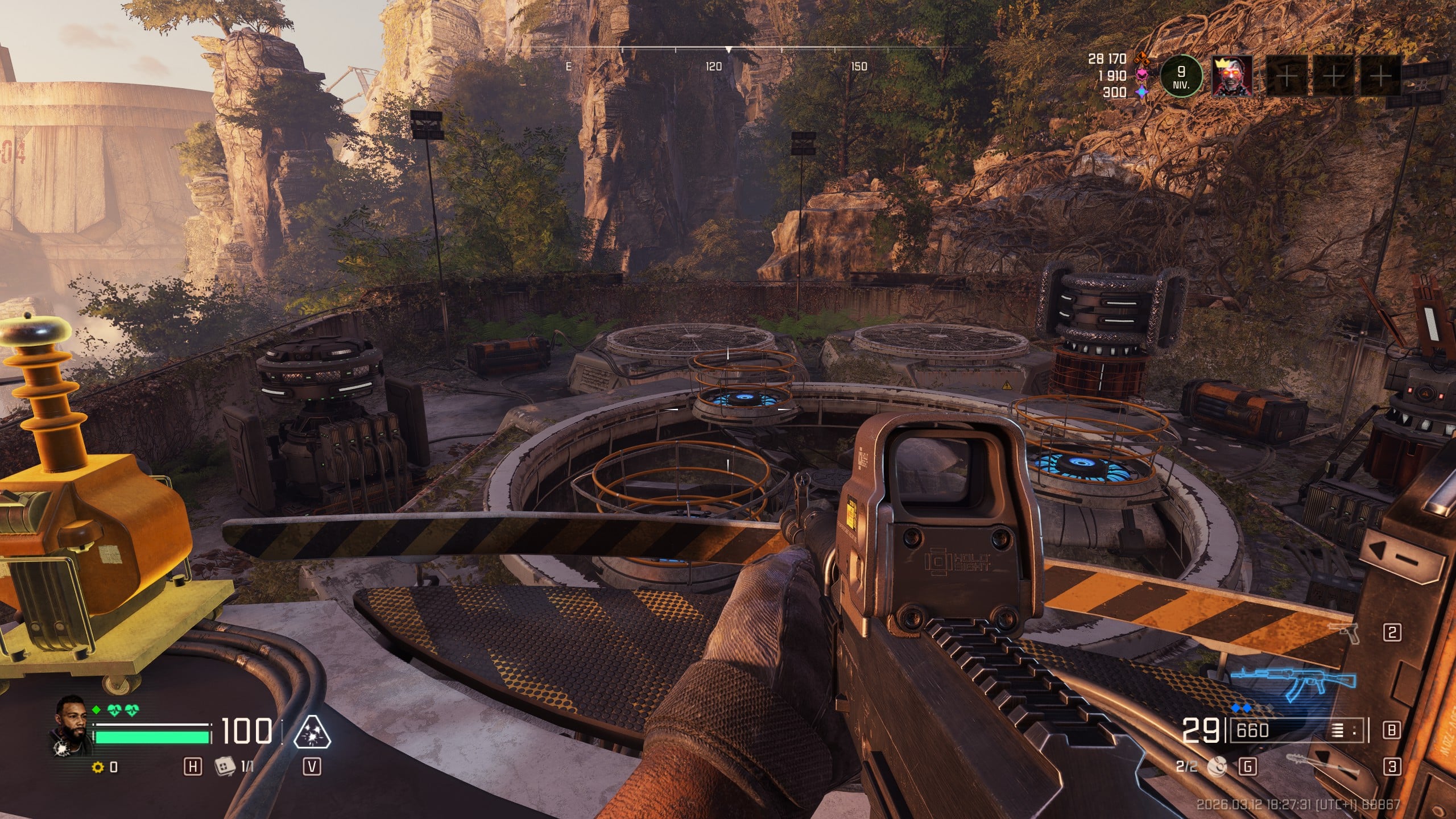The height and width of the screenshot is (819, 1456).
Task: Open the crowned zombie boss portrait
Action: pos(1231,76)
